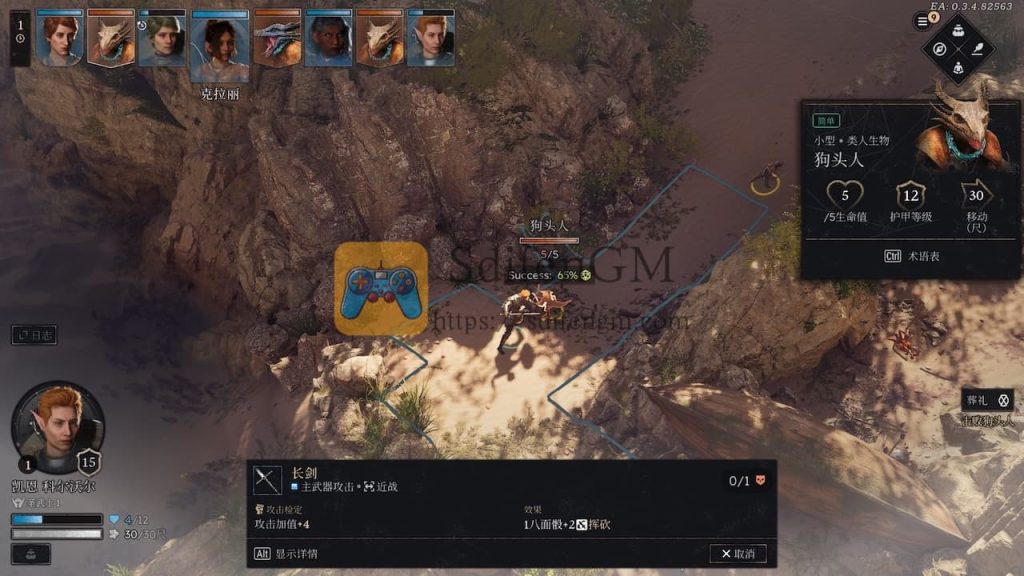Cancel the longsword attack with 取消
Screen dimensions: 1024x576
pyautogui.click(x=738, y=553)
